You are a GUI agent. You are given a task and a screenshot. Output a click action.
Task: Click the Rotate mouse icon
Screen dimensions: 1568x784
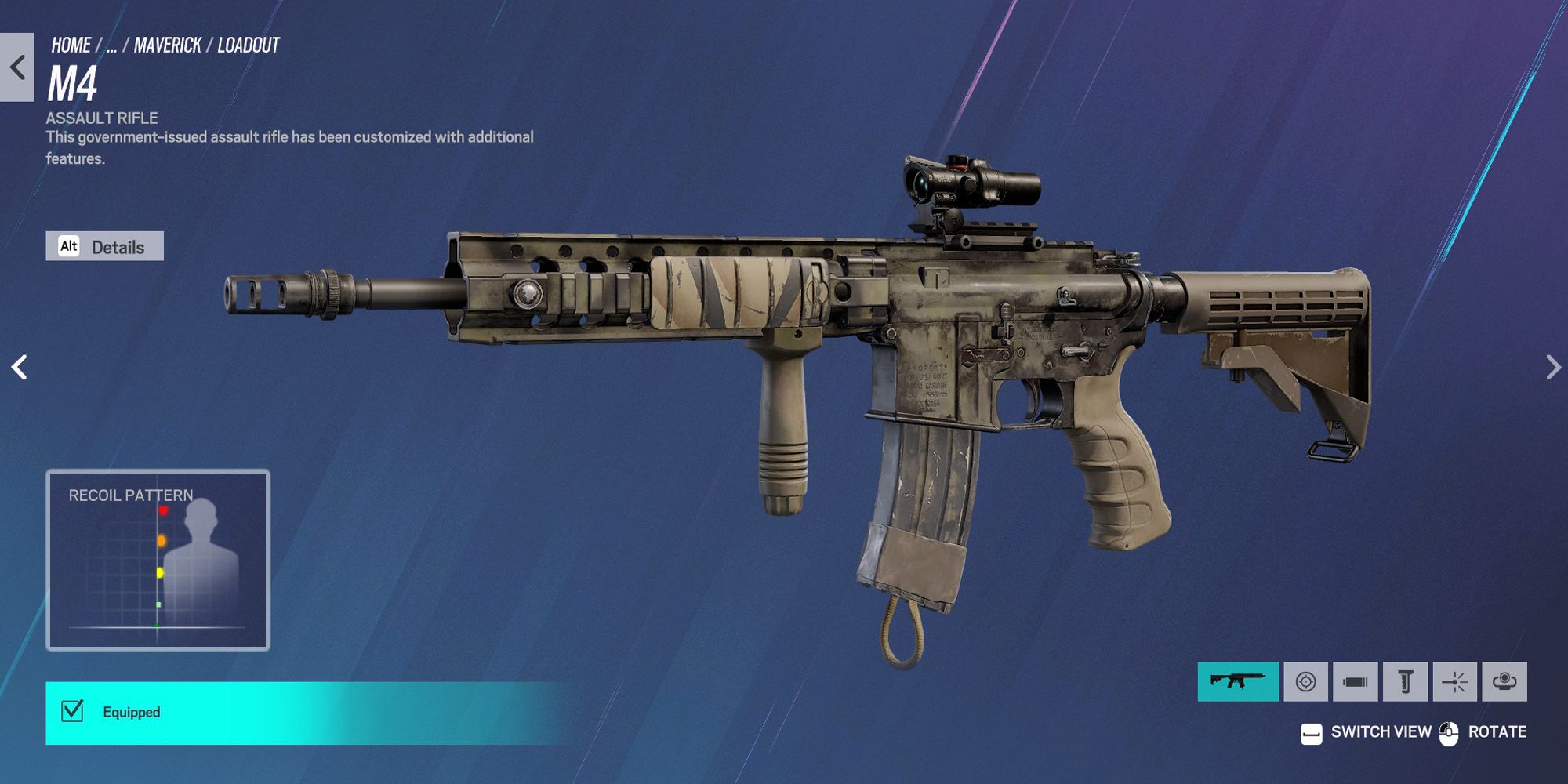[1449, 733]
